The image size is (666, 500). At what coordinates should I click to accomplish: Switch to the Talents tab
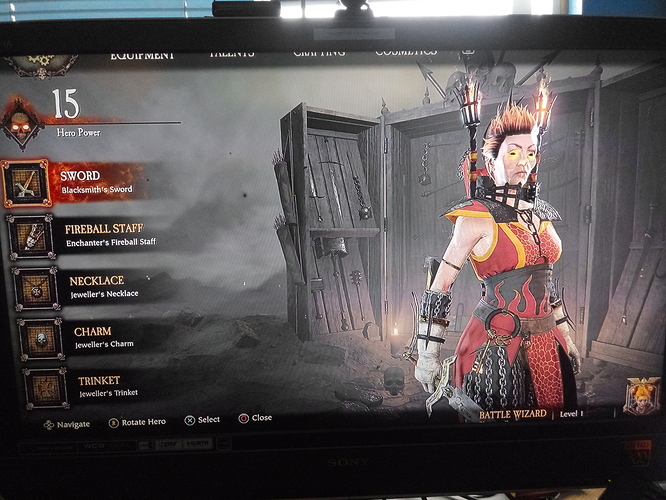(x=231, y=51)
